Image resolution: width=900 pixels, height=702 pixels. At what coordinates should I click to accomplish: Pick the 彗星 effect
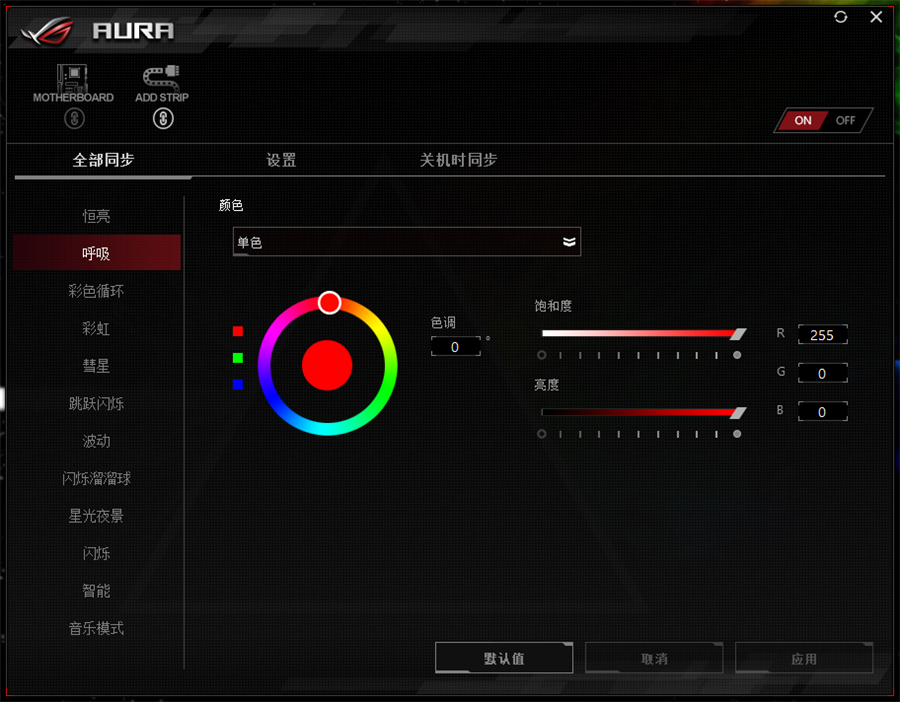click(x=96, y=366)
